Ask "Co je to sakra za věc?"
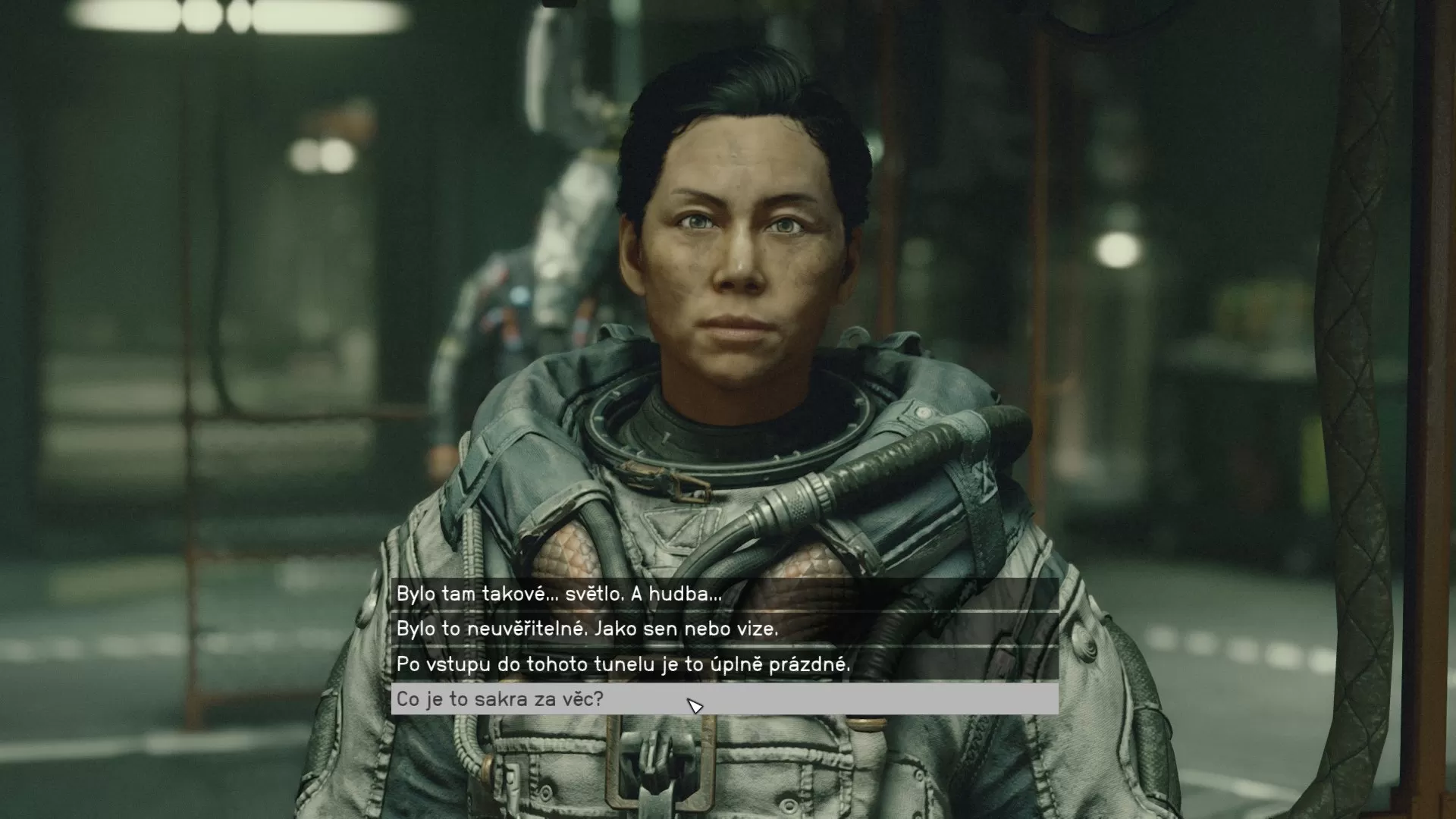Screen dimensions: 1456x819 (x=500, y=699)
